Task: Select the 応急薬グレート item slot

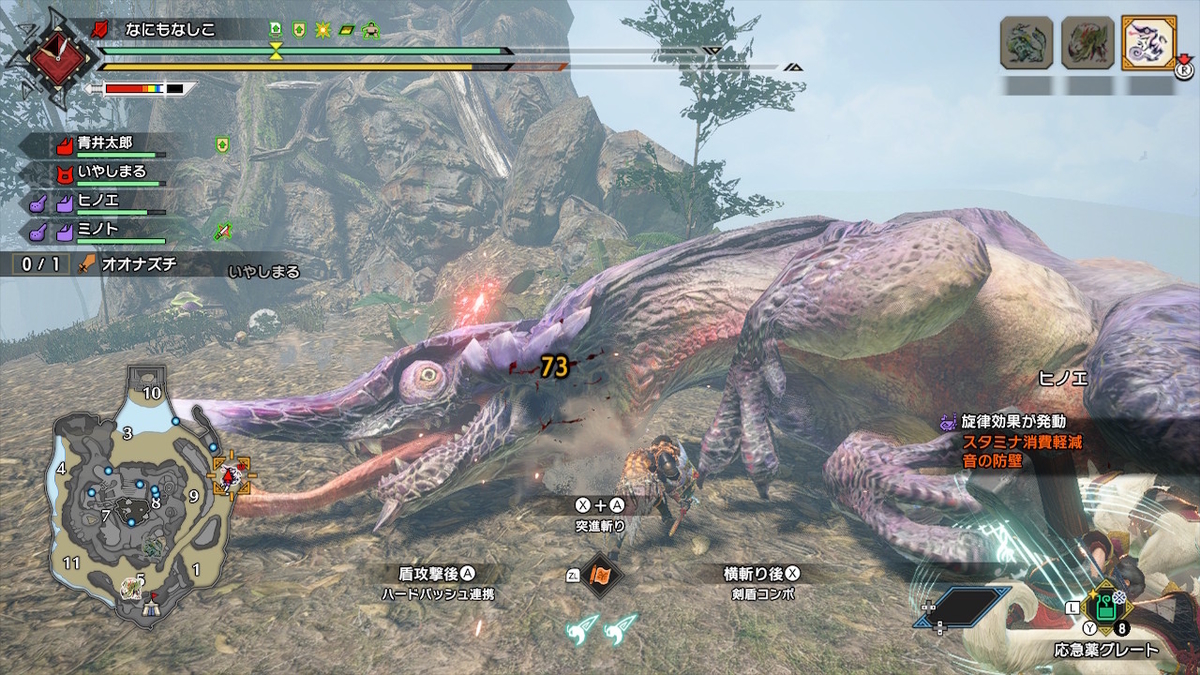Action: pos(1106,606)
